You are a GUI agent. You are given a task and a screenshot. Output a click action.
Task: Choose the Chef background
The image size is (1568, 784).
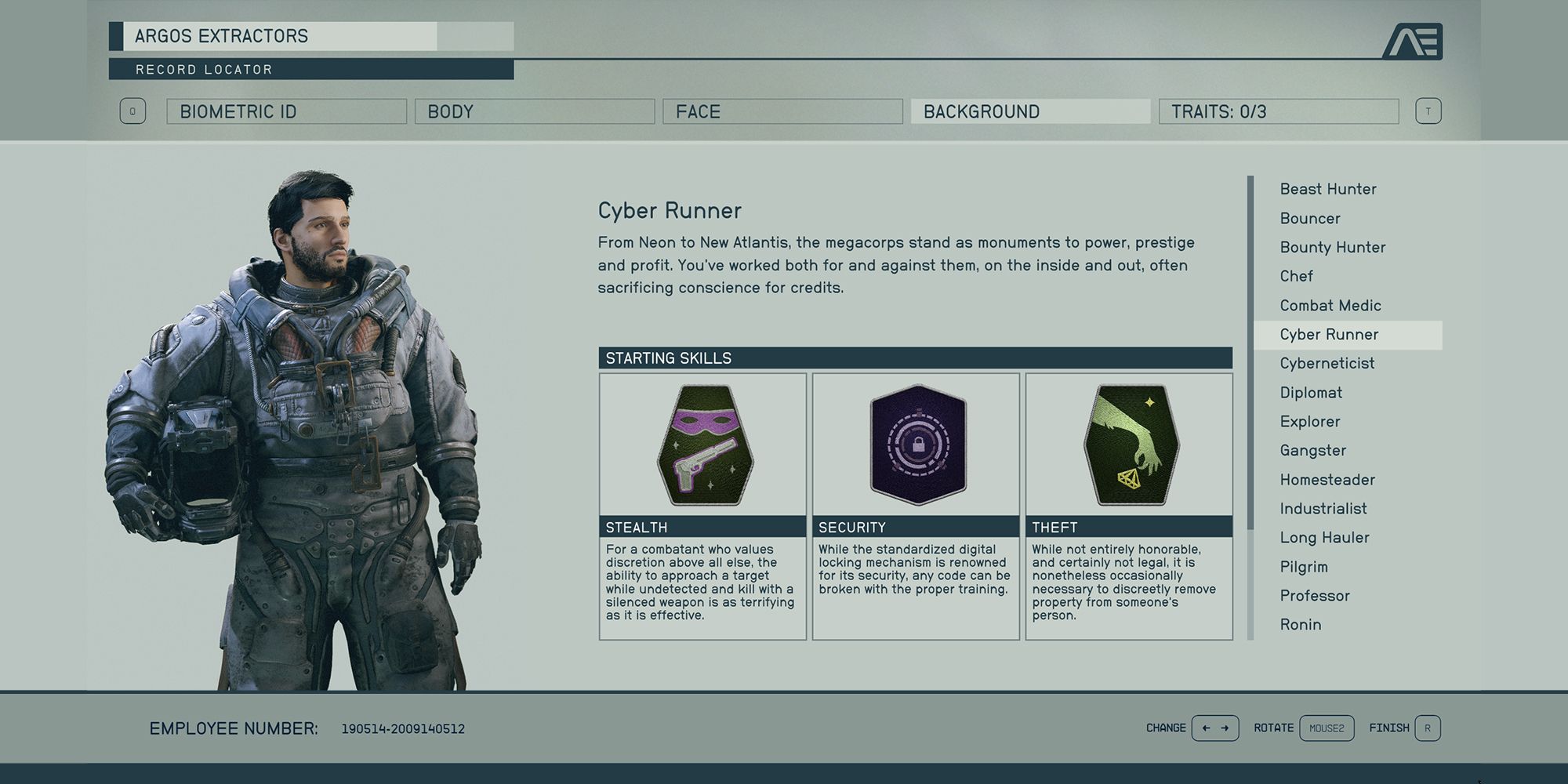(x=1297, y=277)
